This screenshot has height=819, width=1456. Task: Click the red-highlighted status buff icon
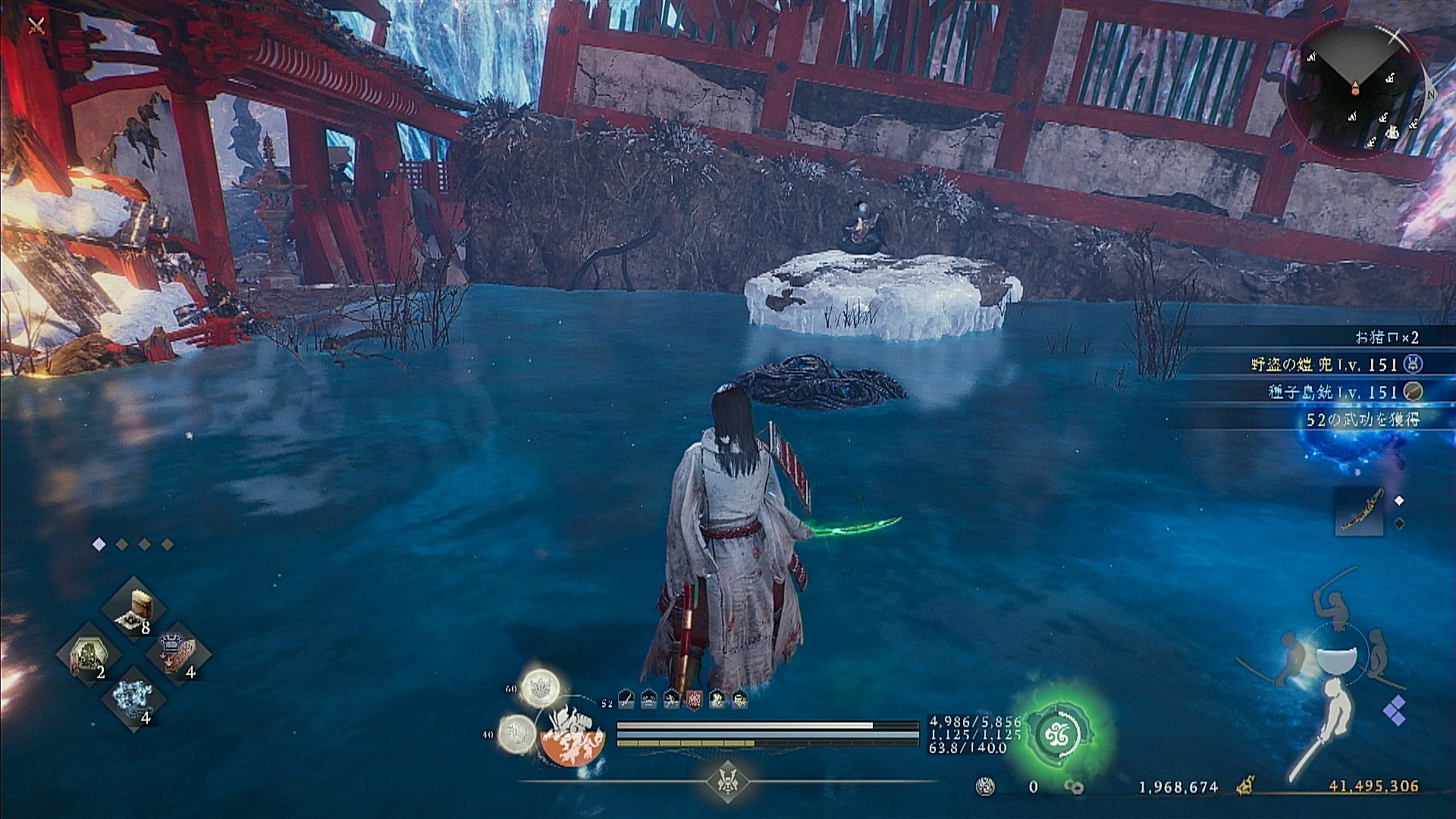694,700
